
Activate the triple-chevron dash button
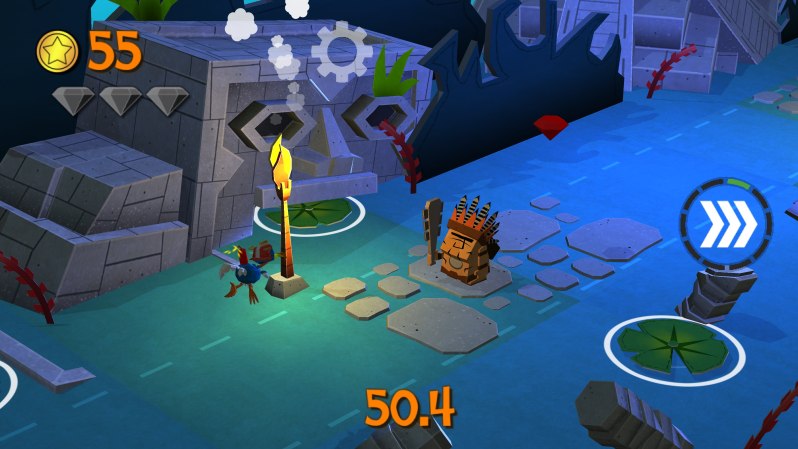(726, 225)
